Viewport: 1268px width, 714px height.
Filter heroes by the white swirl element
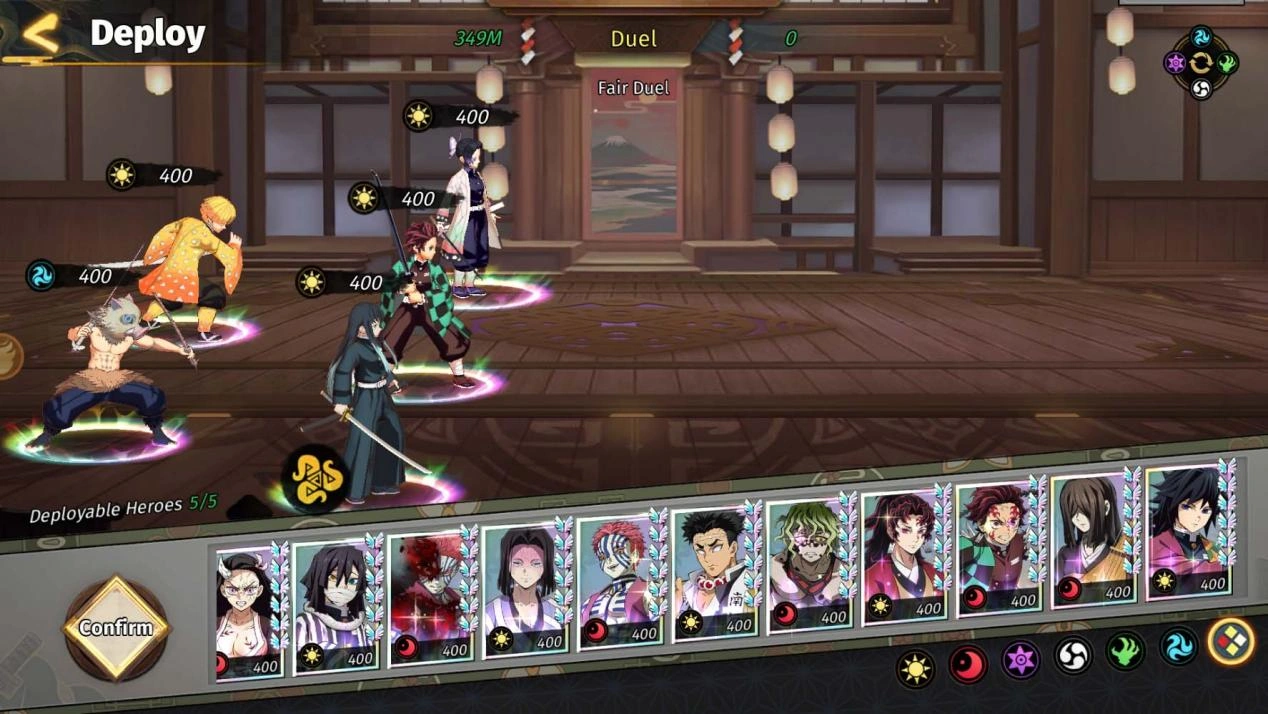(1073, 656)
